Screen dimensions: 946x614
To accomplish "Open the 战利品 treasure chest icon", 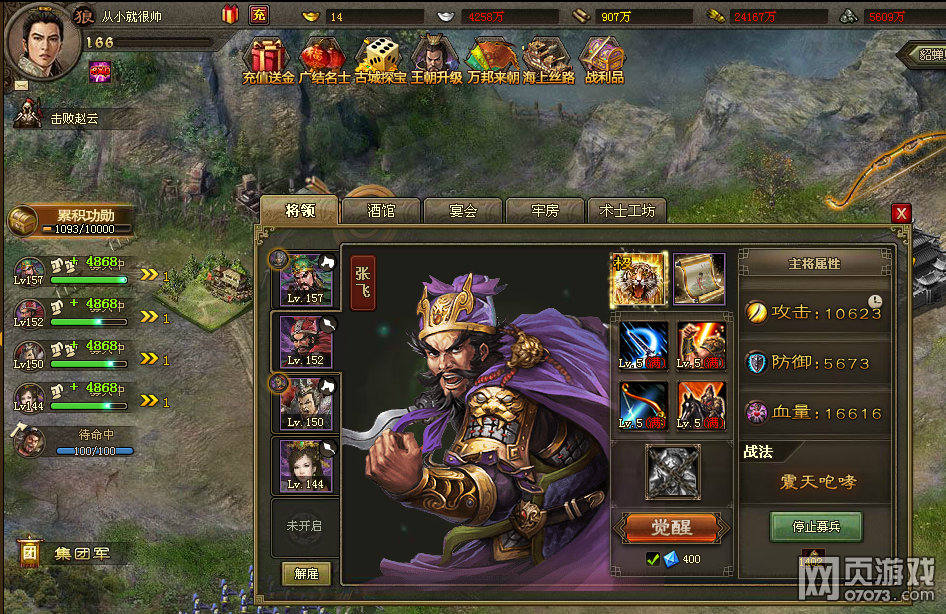I will pos(603,59).
